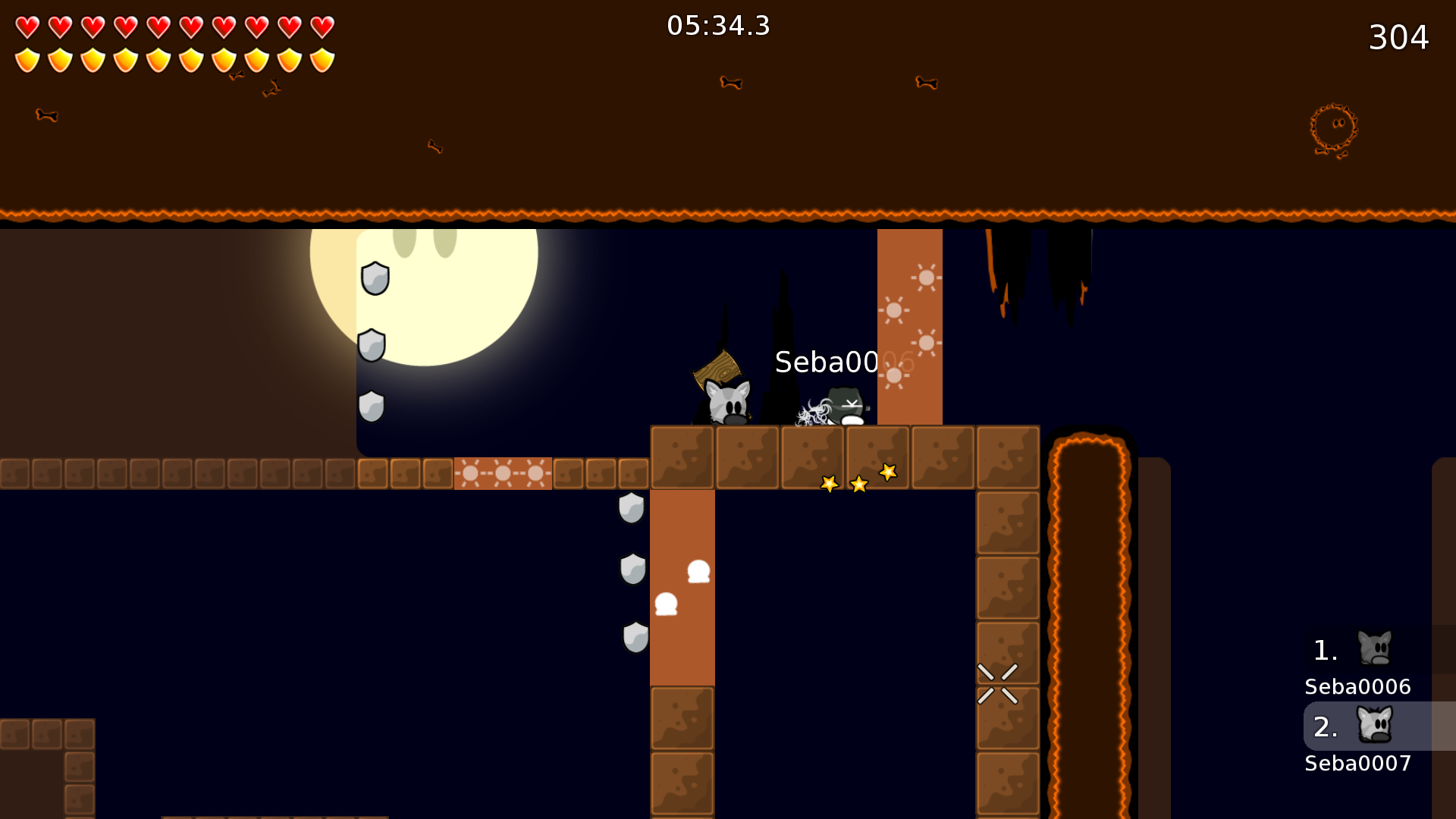Select the Seba0006 row in the ranking

coord(1365,661)
